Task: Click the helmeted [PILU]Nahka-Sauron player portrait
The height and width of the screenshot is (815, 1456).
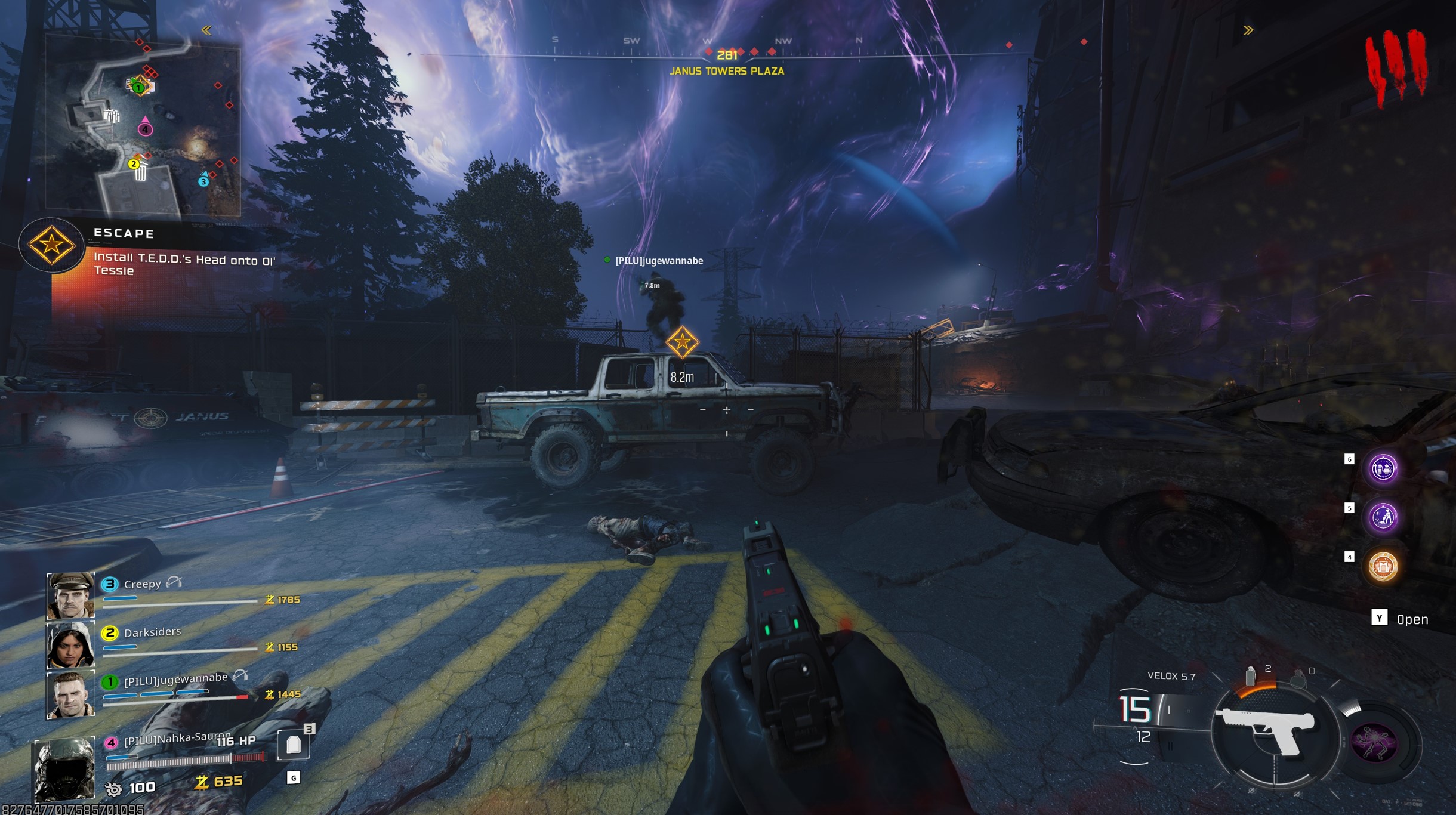Action: pyautogui.click(x=64, y=768)
